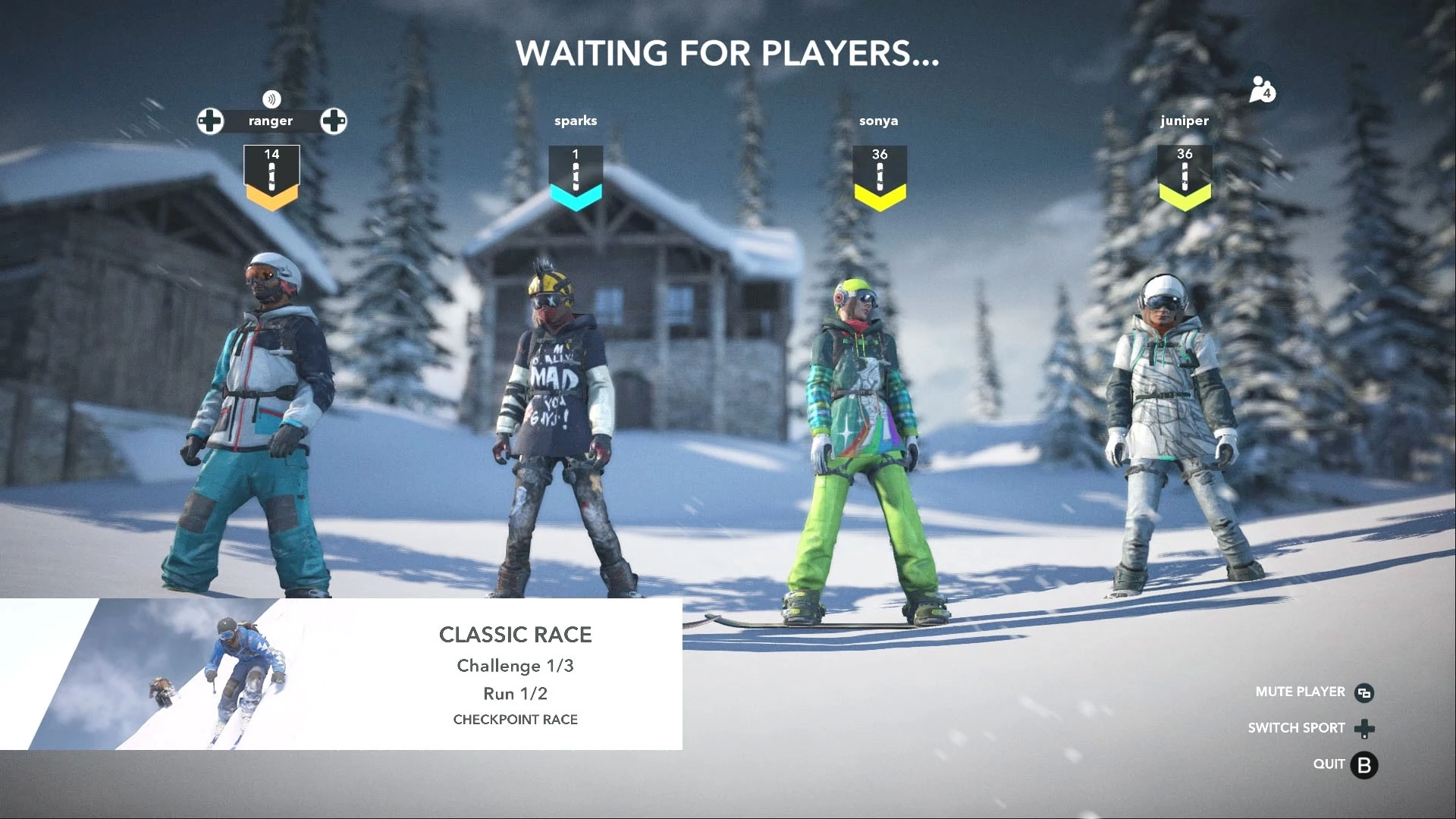This screenshot has height=819, width=1456.
Task: Select the left d-pad icon beside ranger
Action: 210,121
